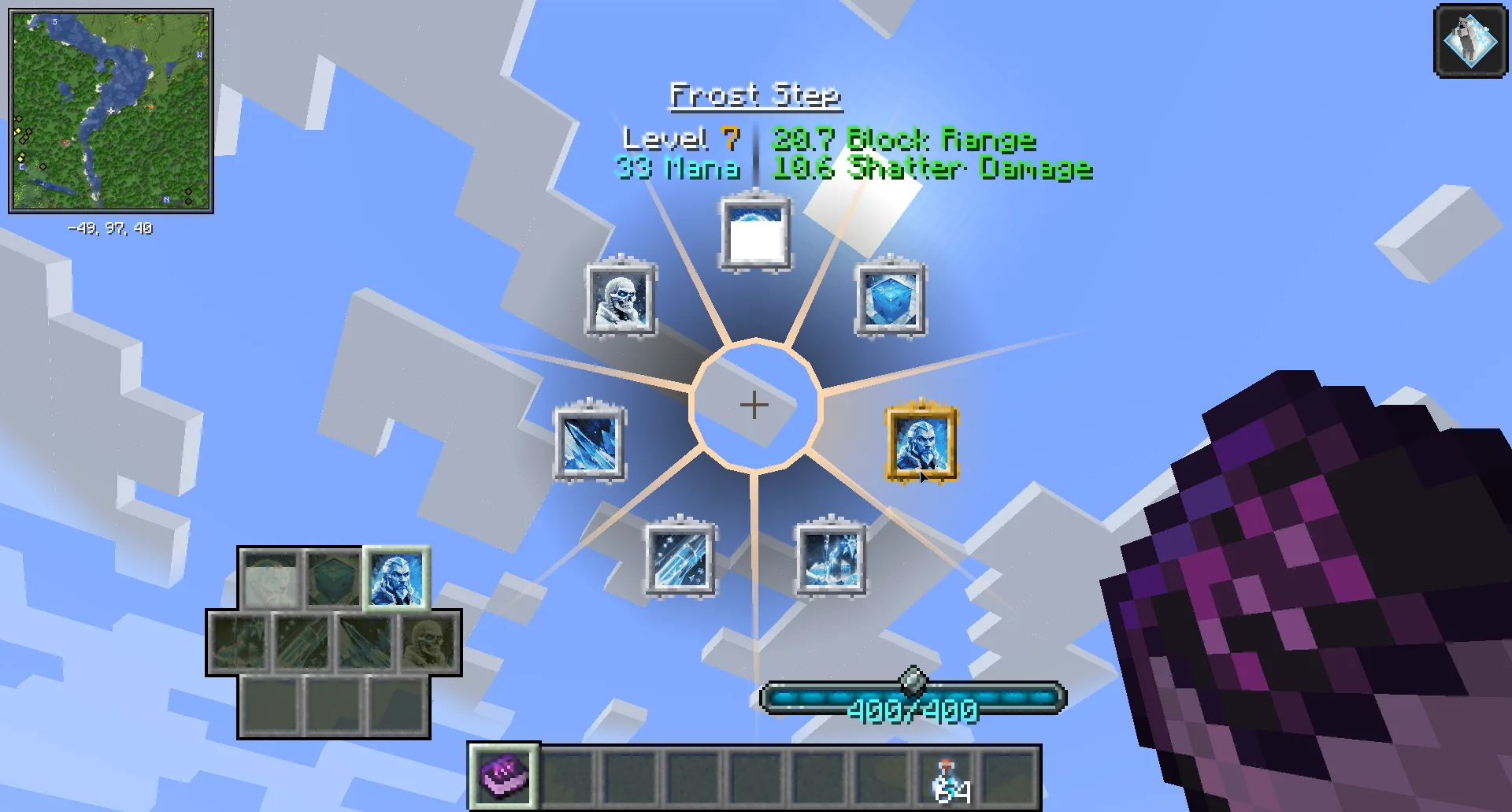Select the blue icicle spell left of the wheel

[589, 443]
